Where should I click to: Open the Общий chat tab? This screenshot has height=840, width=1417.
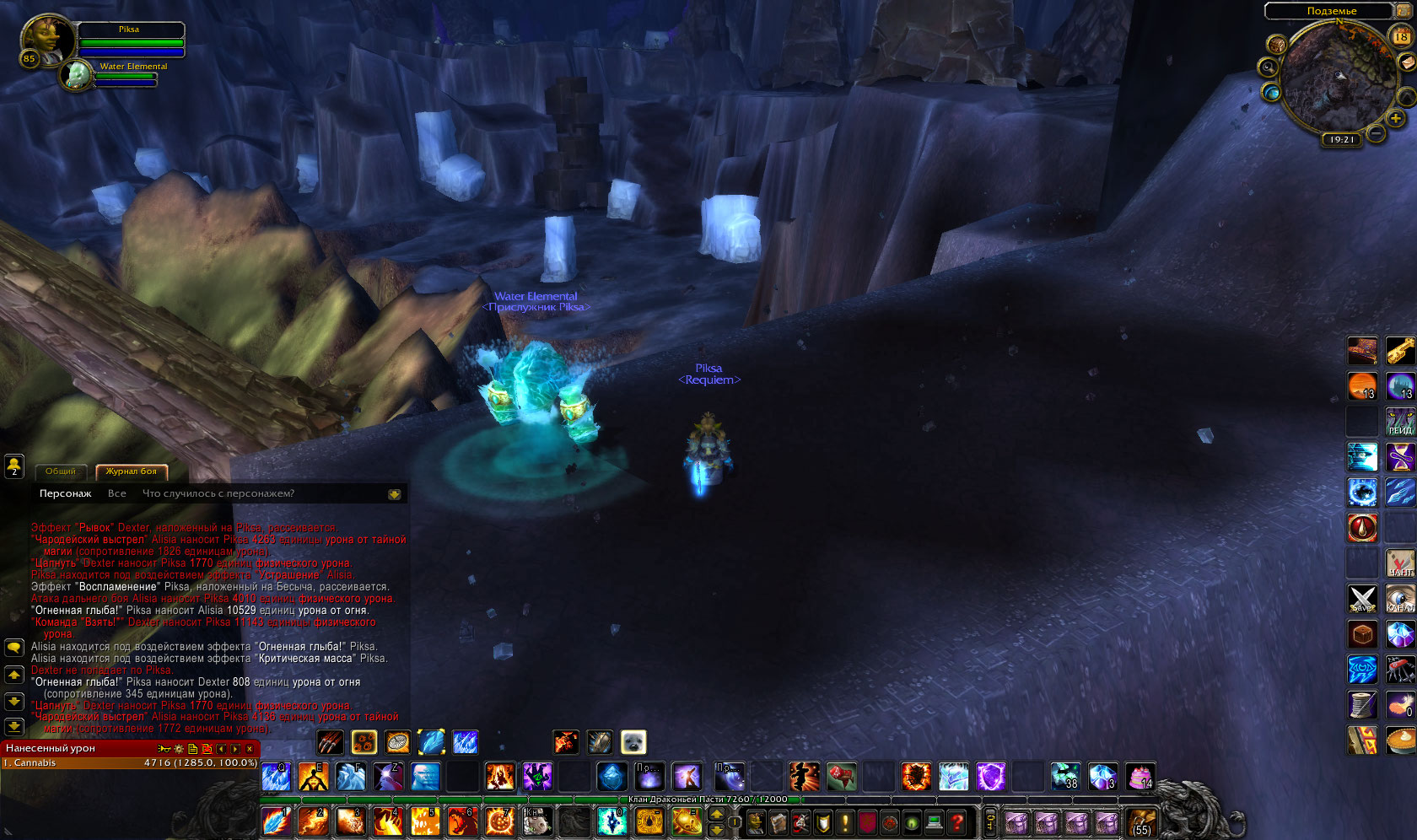pos(60,471)
